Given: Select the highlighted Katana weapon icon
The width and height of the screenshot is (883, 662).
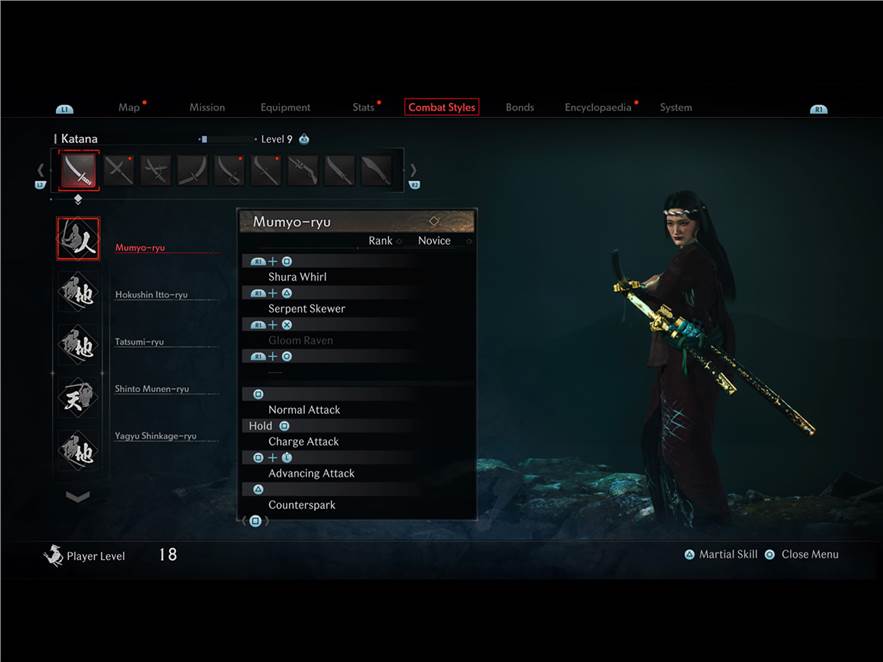Looking at the screenshot, I should (79, 171).
